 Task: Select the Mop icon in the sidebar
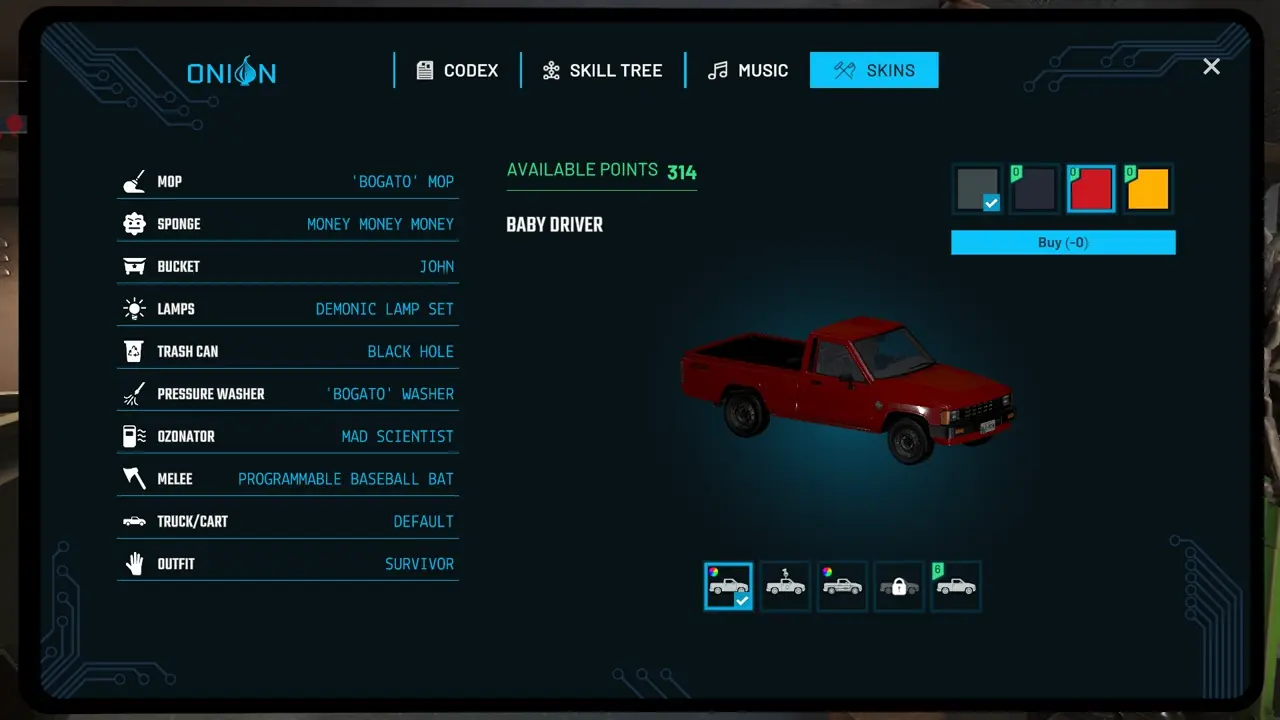(x=134, y=181)
